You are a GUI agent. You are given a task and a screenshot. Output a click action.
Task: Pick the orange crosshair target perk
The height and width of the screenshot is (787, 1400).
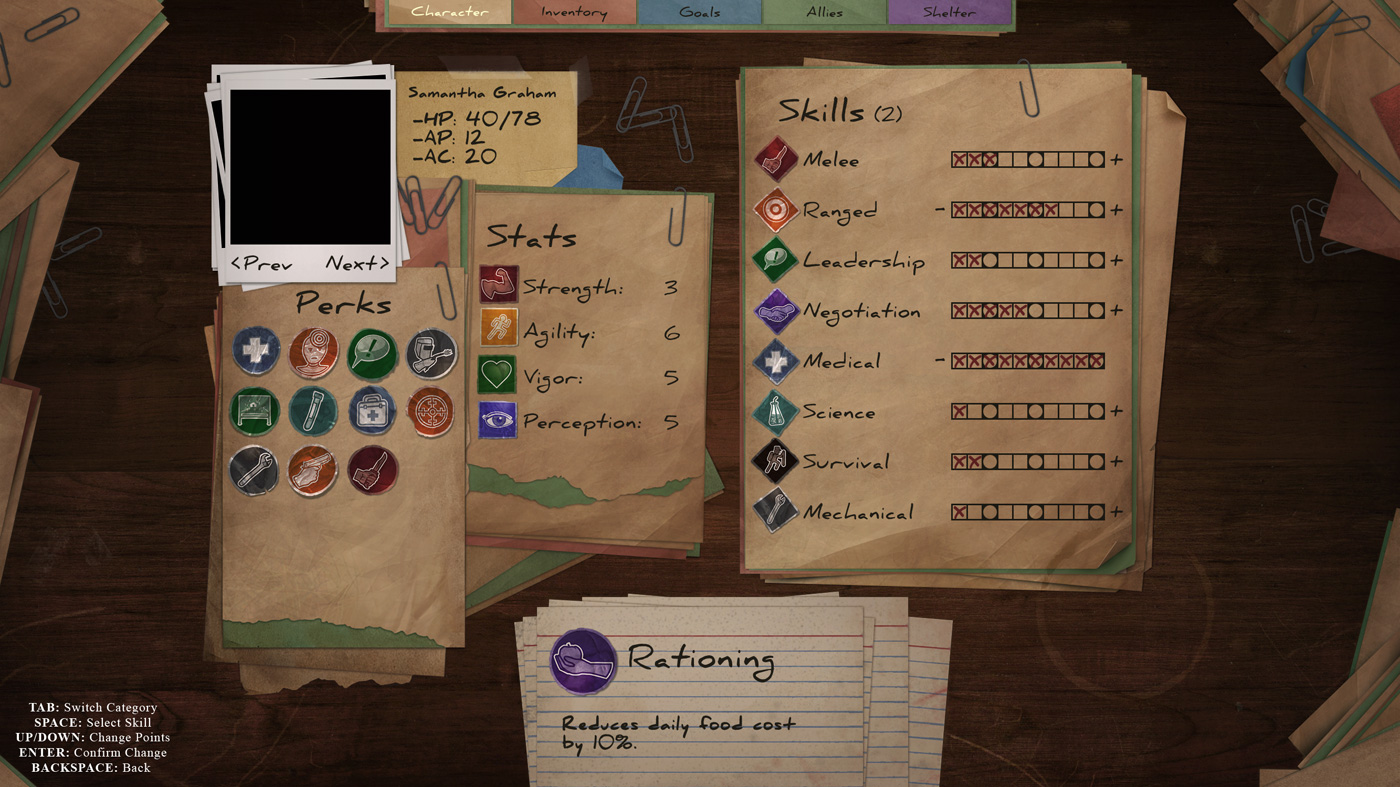click(431, 411)
